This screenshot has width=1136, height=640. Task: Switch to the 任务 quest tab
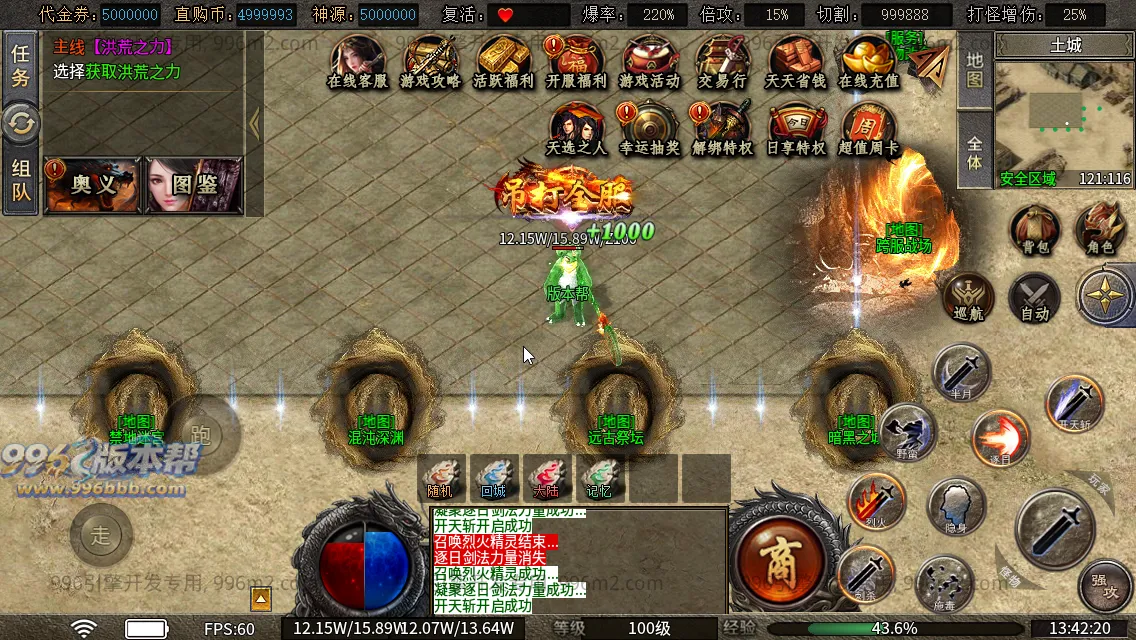(x=20, y=66)
